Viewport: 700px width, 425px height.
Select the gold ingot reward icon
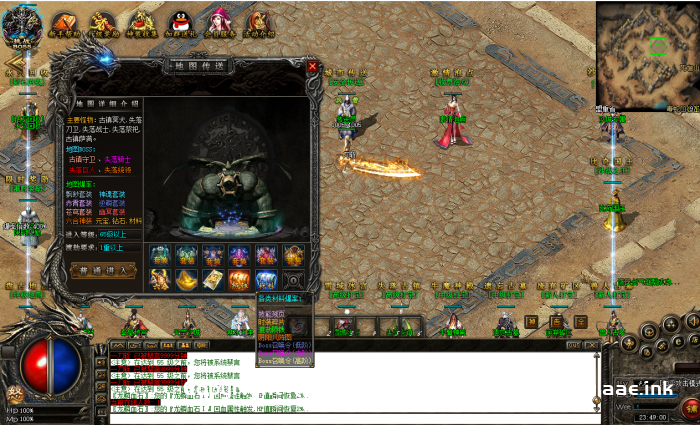[x=187, y=281]
